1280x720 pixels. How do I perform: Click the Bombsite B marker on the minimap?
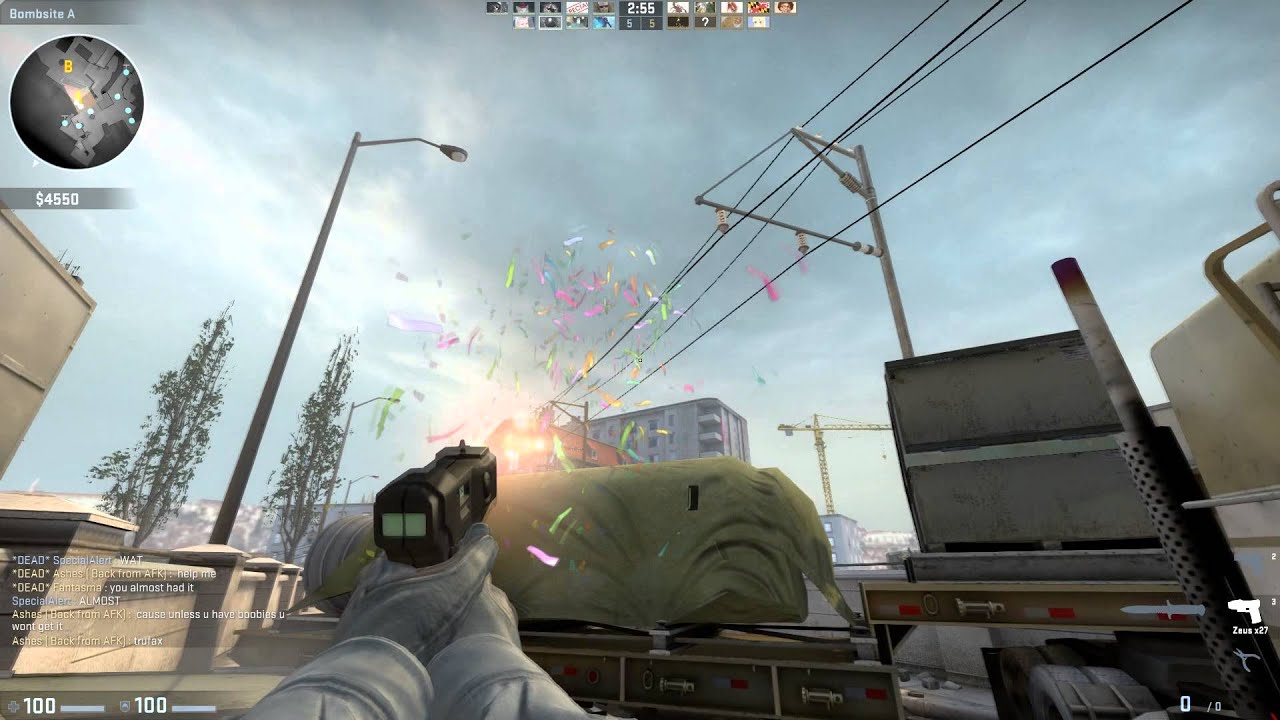click(x=67, y=67)
